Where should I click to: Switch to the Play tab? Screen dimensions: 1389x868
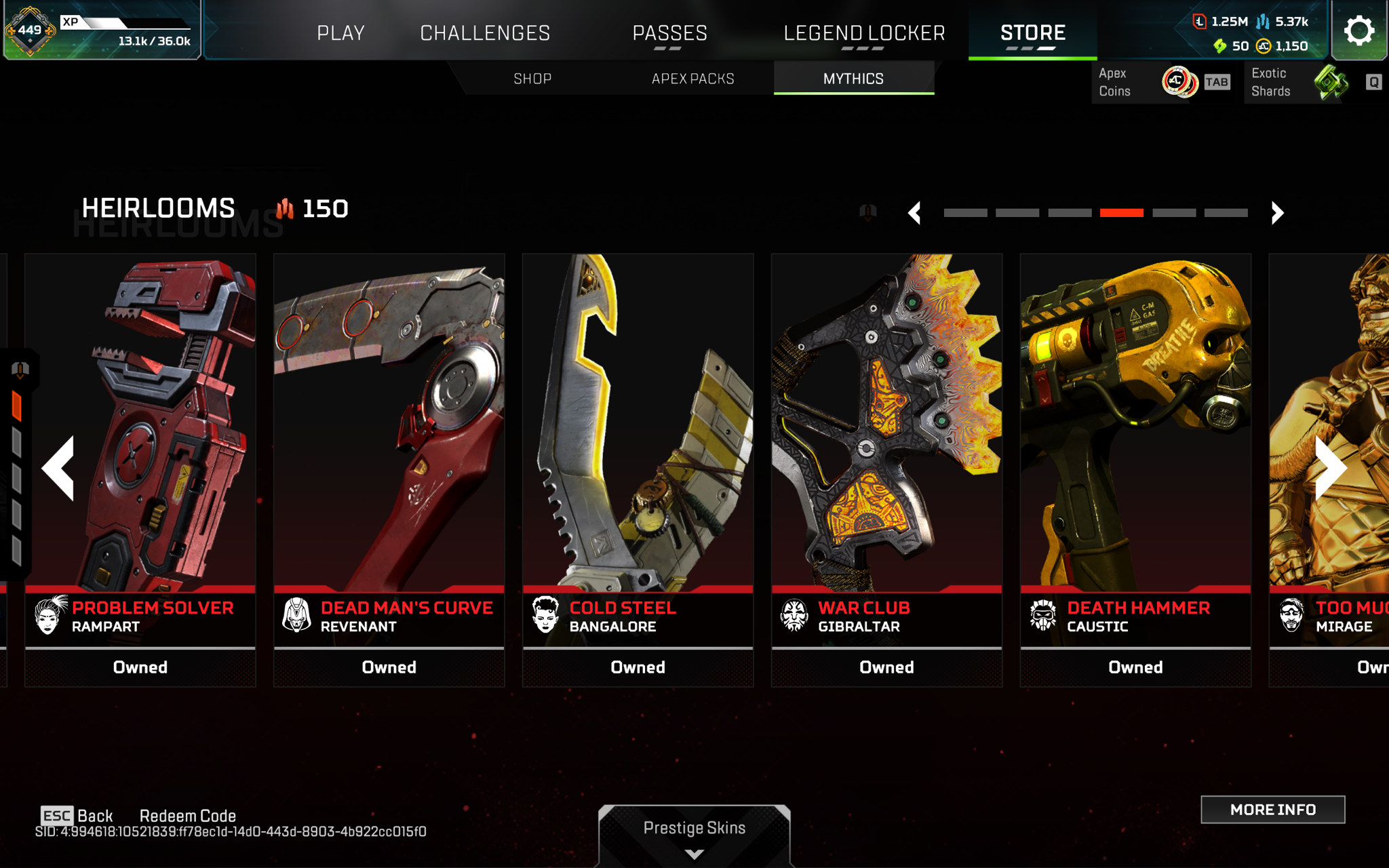point(340,33)
